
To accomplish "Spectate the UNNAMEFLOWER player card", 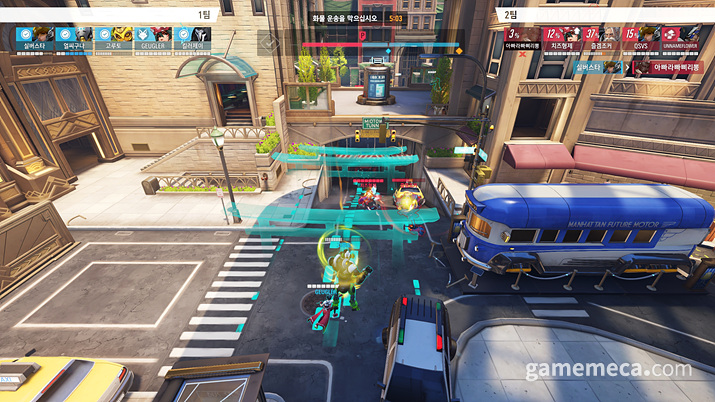I will point(681,37).
